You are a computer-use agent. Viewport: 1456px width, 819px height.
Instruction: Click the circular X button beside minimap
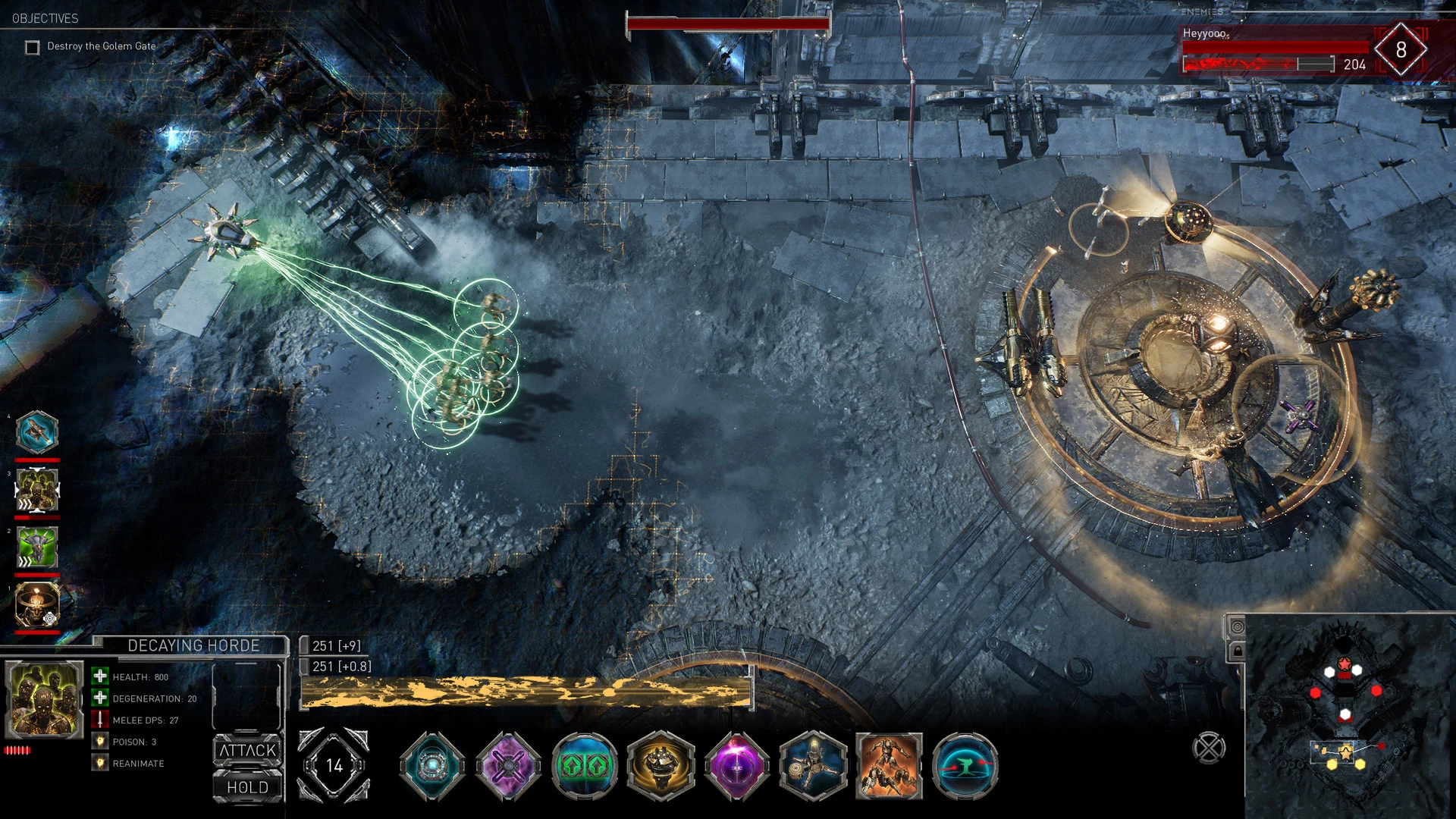tap(1209, 748)
